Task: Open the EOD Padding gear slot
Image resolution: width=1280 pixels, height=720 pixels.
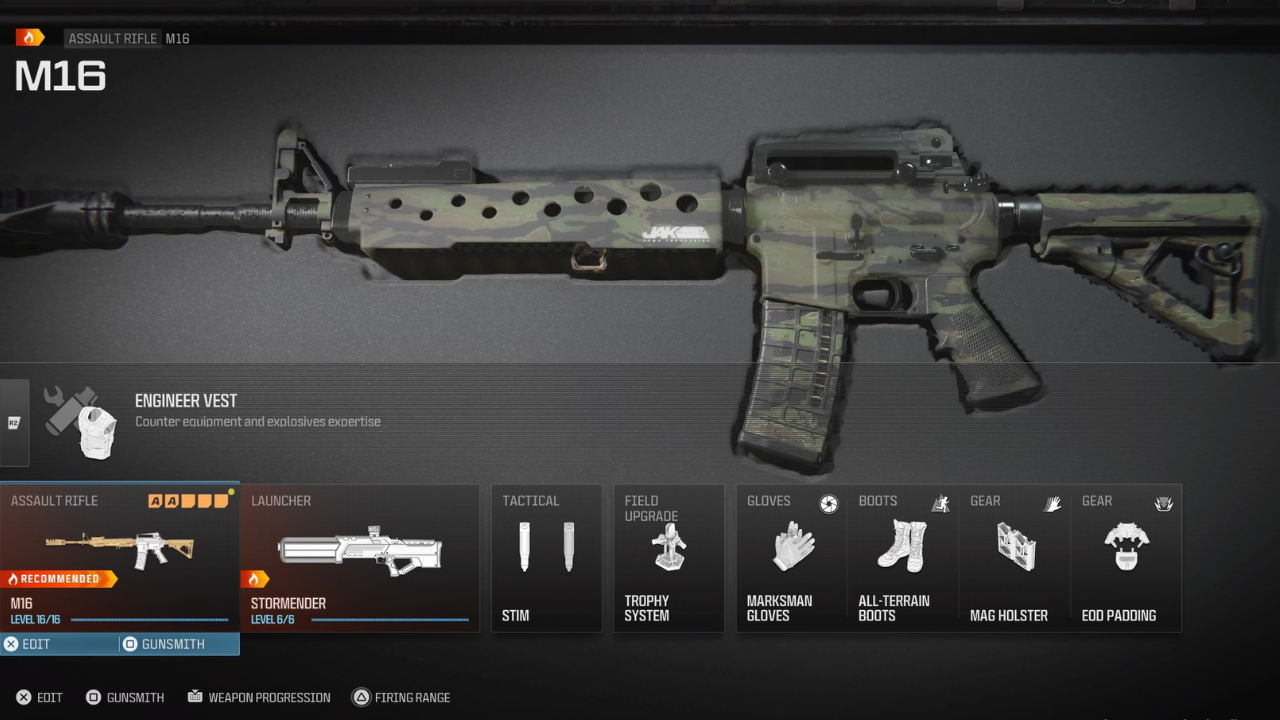Action: pos(1126,557)
